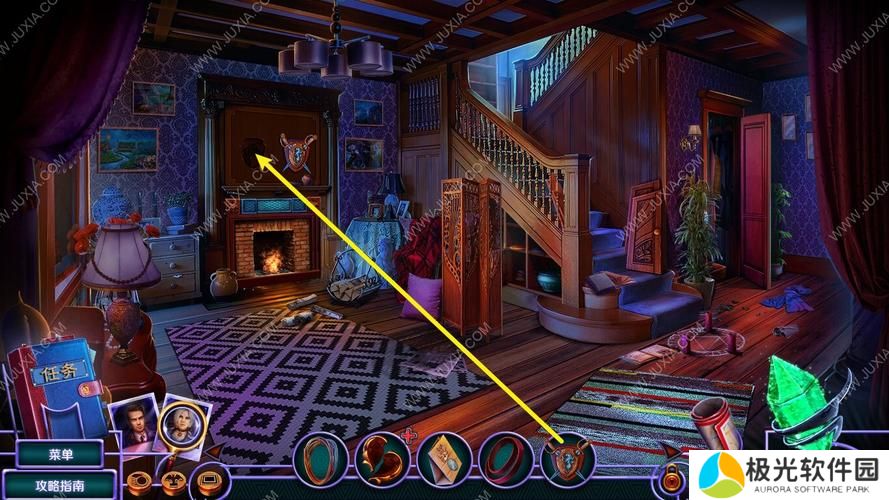Viewport: 889px width, 500px height.
Task: Select the broken heart inventory item
Action: 382,459
